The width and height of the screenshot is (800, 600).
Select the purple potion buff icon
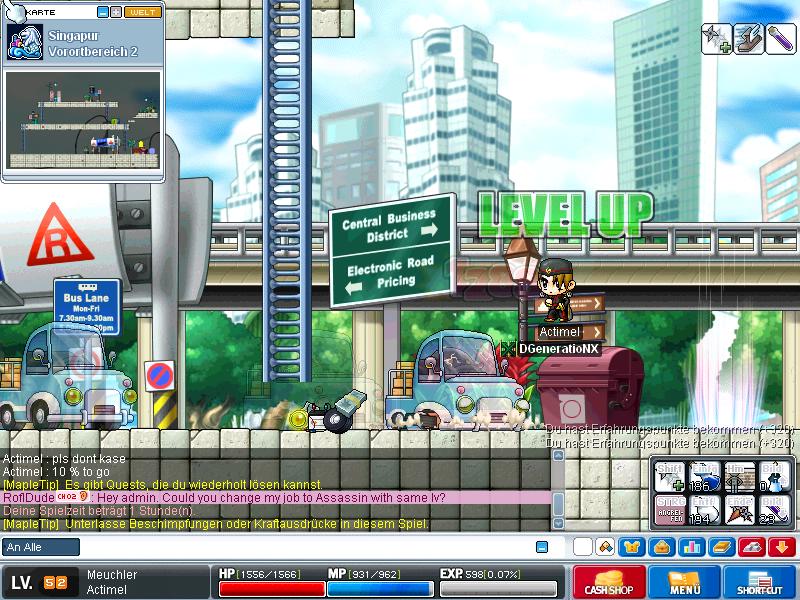(779, 39)
